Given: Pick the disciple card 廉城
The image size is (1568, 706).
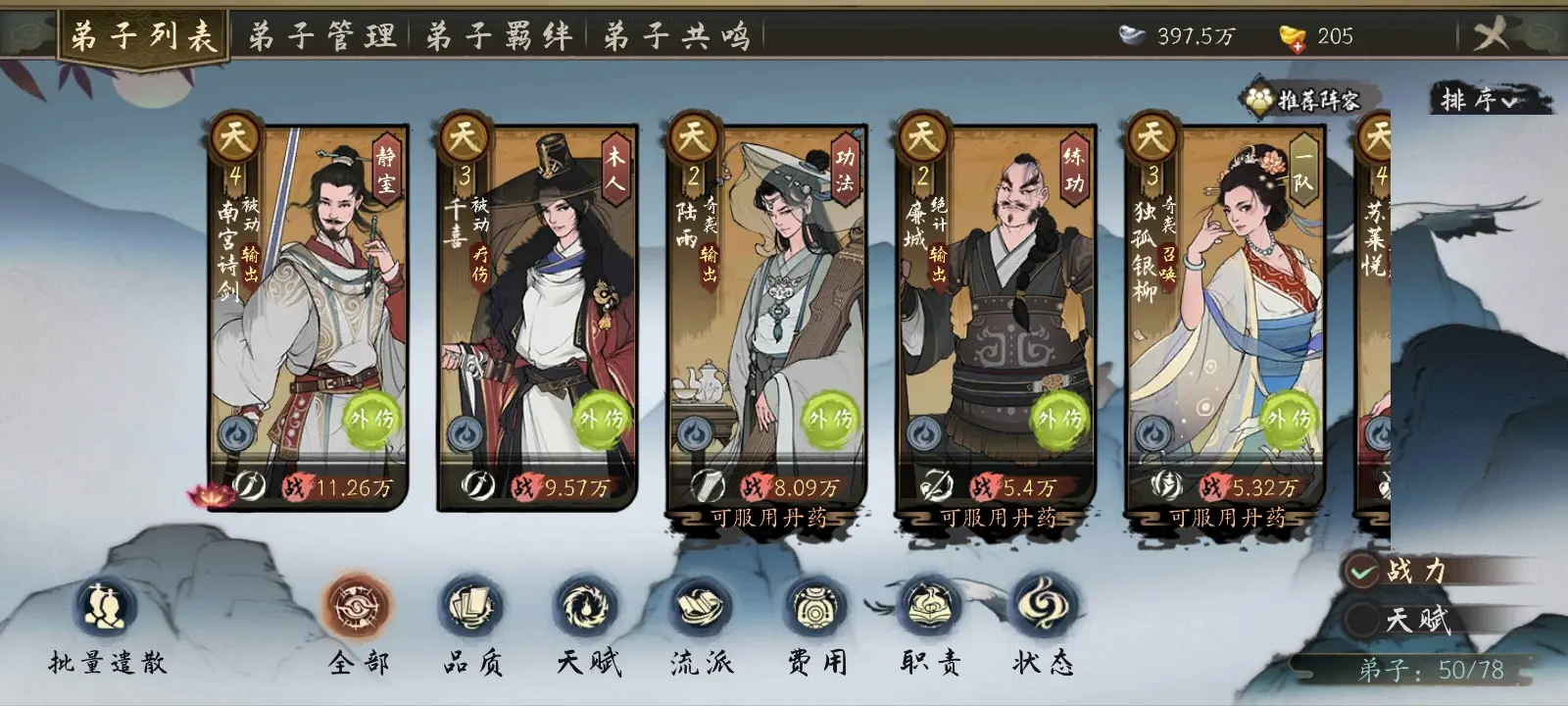Looking at the screenshot, I should click(996, 314).
